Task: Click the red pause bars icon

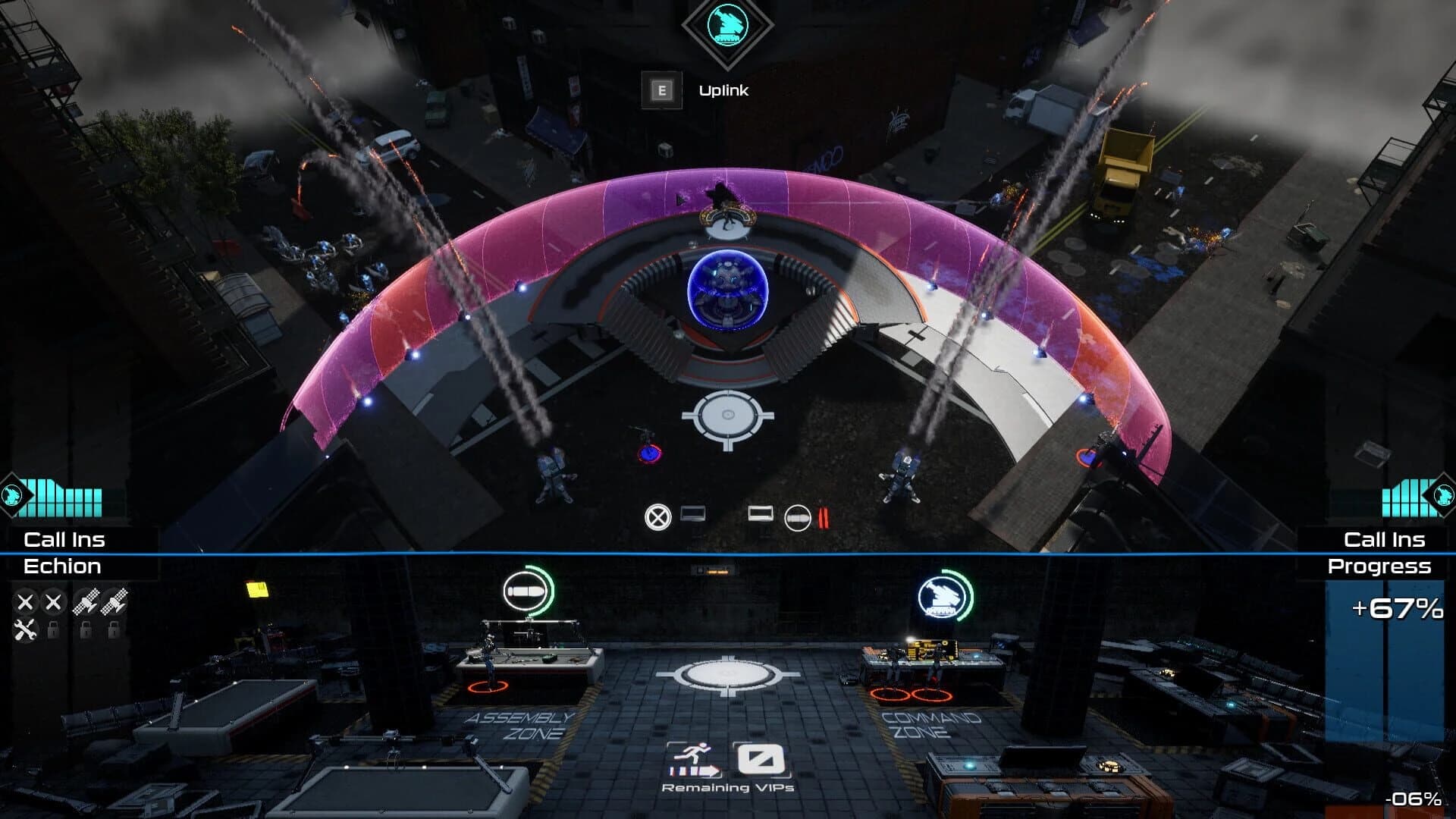Action: tap(823, 517)
